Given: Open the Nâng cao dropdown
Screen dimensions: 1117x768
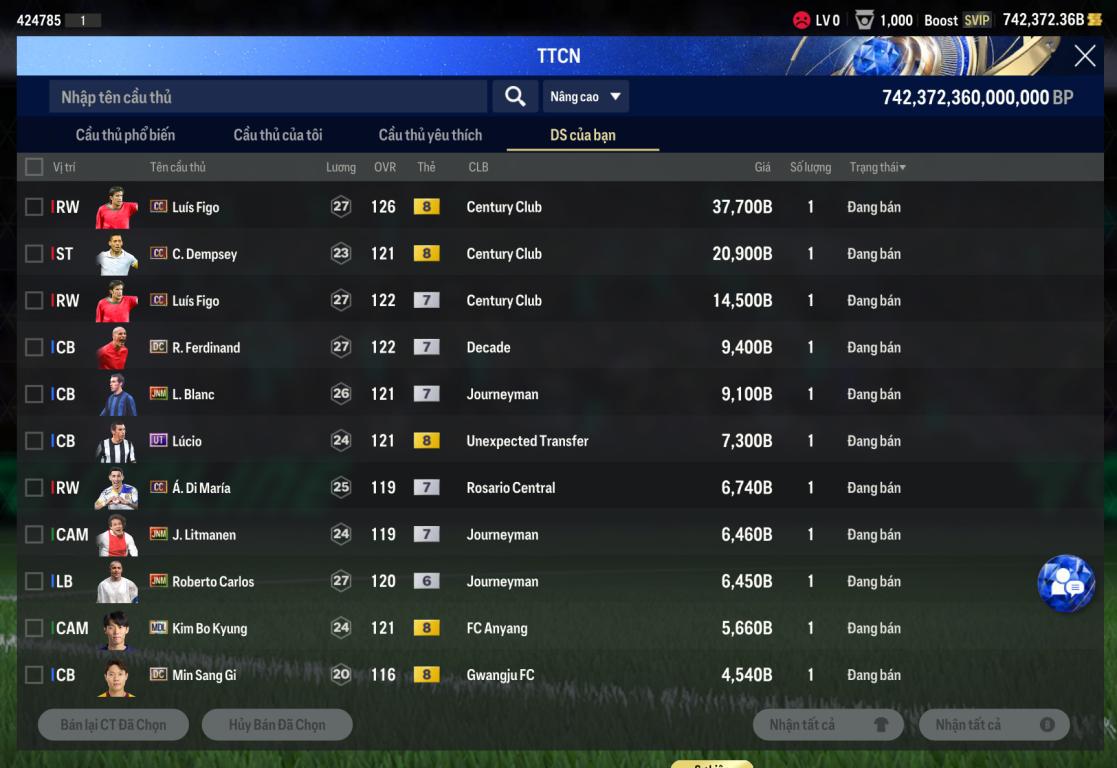Looking at the screenshot, I should pyautogui.click(x=585, y=97).
